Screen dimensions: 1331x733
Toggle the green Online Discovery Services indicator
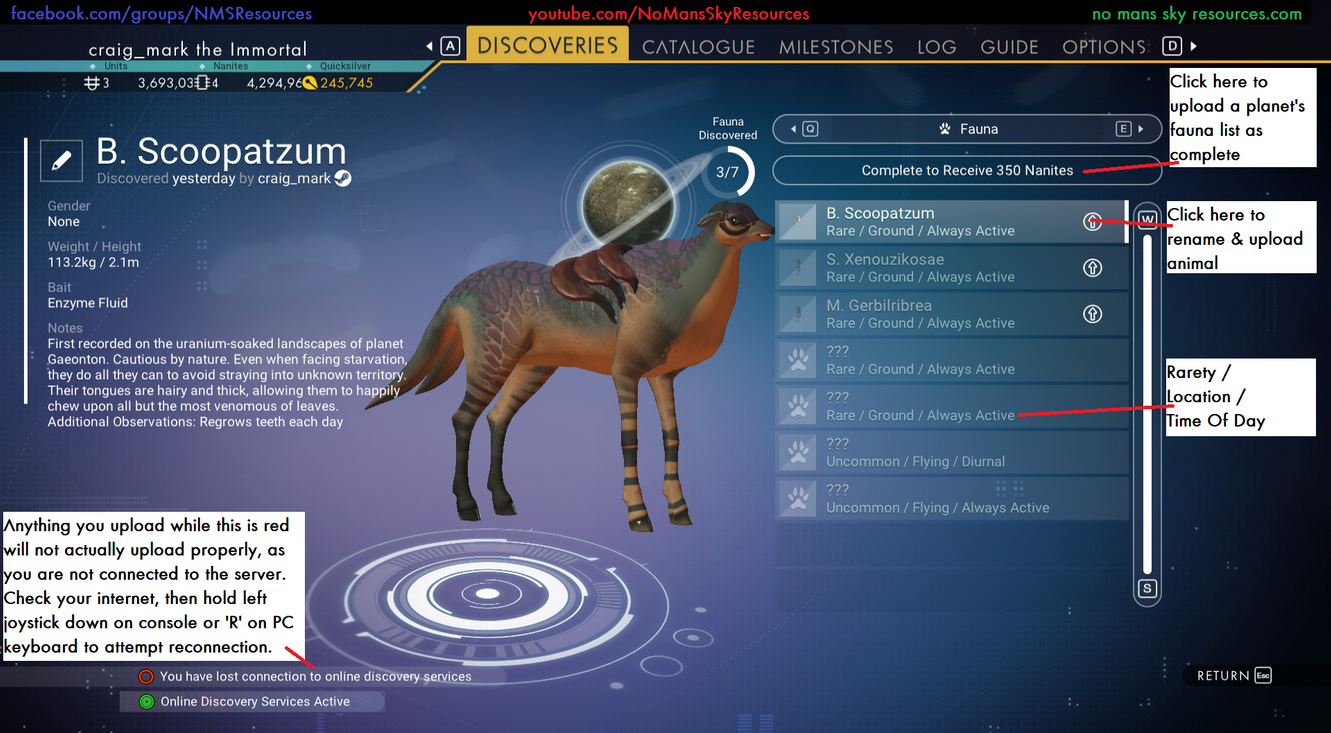coord(146,701)
